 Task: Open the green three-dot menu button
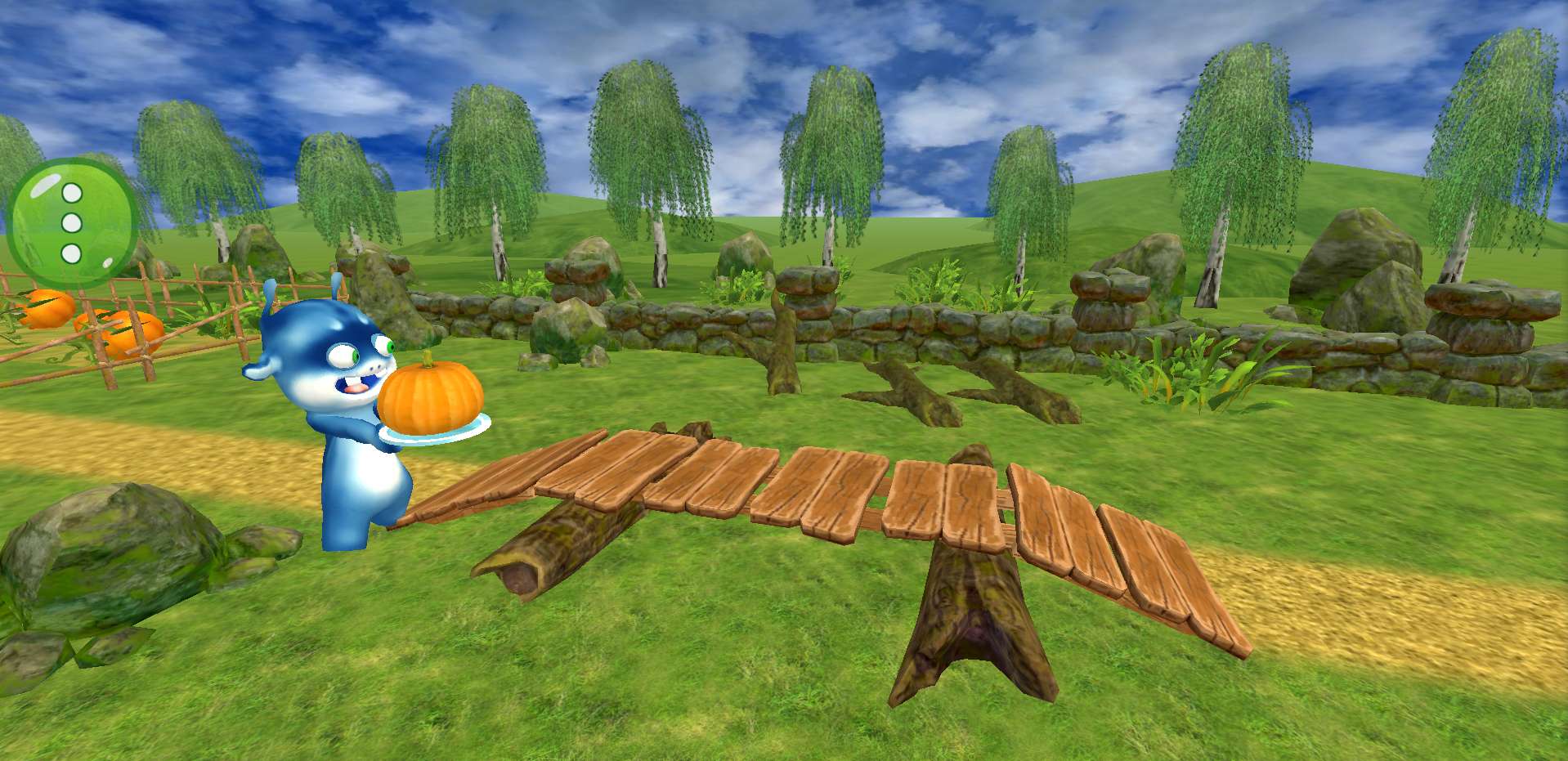tap(72, 223)
